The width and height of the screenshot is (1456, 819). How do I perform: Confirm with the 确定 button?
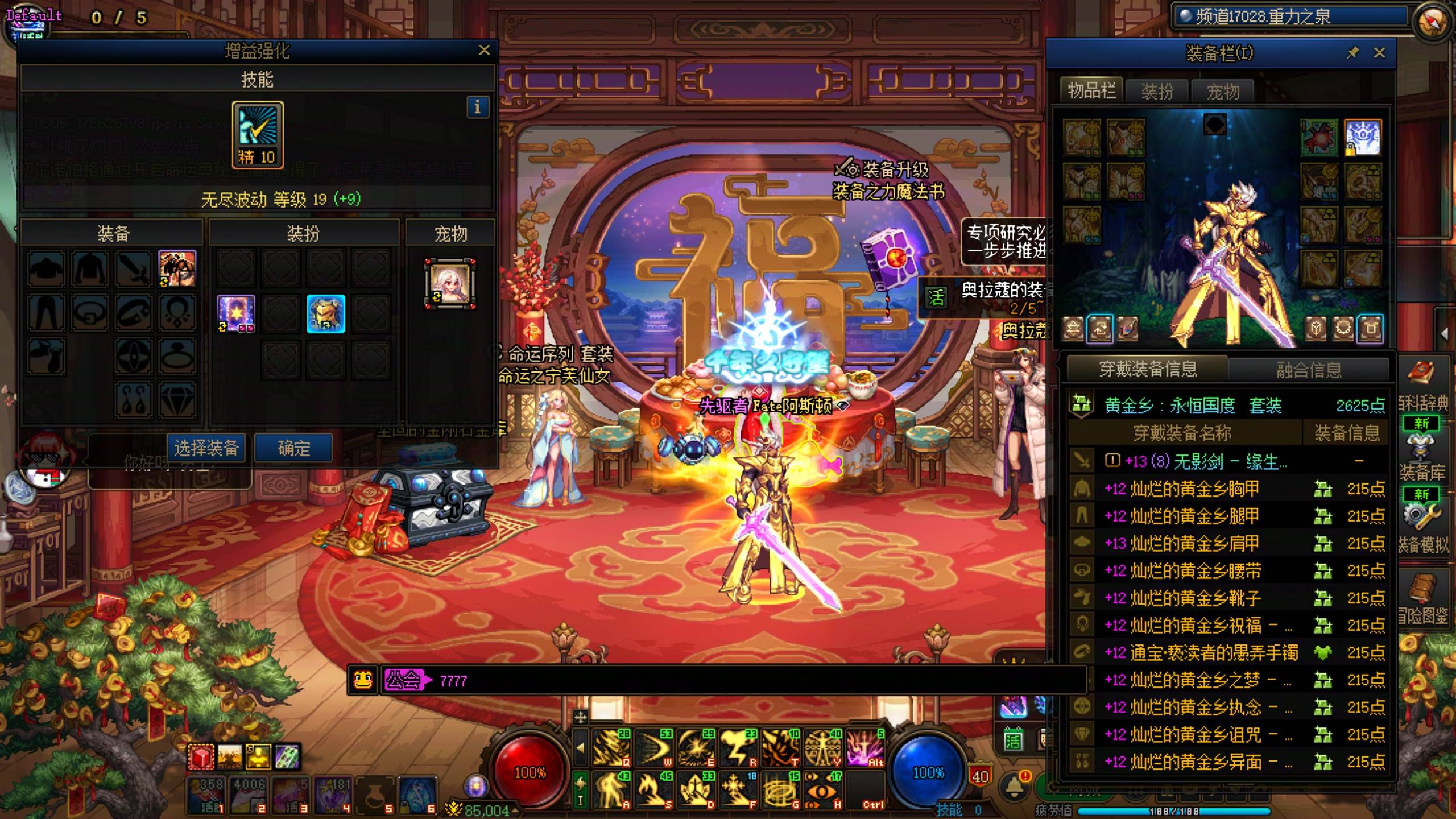click(293, 448)
